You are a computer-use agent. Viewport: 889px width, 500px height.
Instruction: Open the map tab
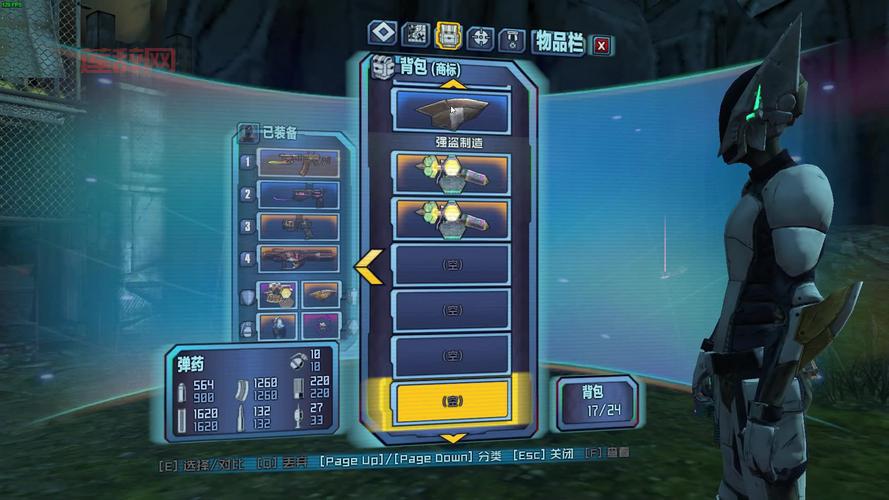[x=414, y=35]
